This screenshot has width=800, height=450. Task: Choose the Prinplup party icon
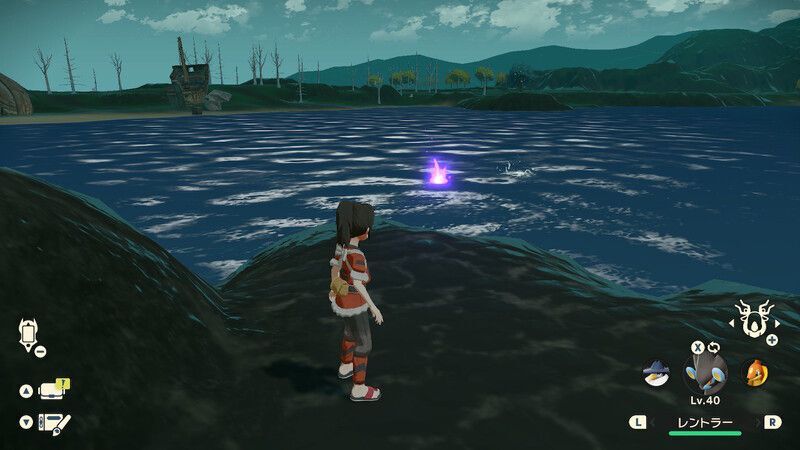[655, 373]
